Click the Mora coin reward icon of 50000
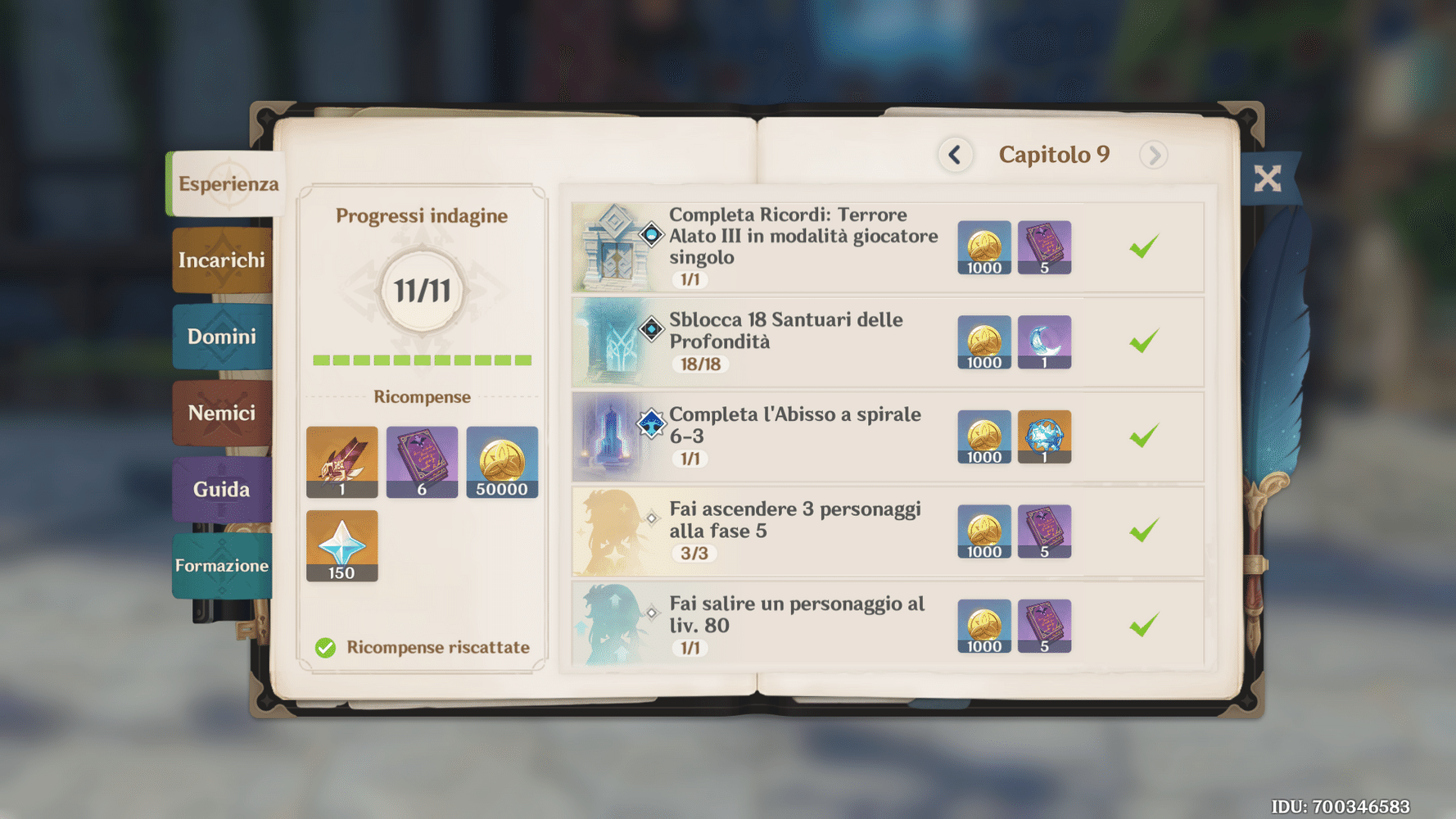 point(502,462)
